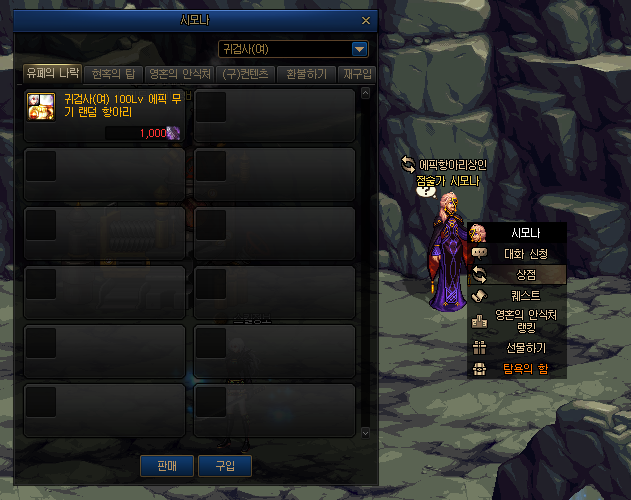Select the 100Lv epic weapon random jar

tap(104, 117)
